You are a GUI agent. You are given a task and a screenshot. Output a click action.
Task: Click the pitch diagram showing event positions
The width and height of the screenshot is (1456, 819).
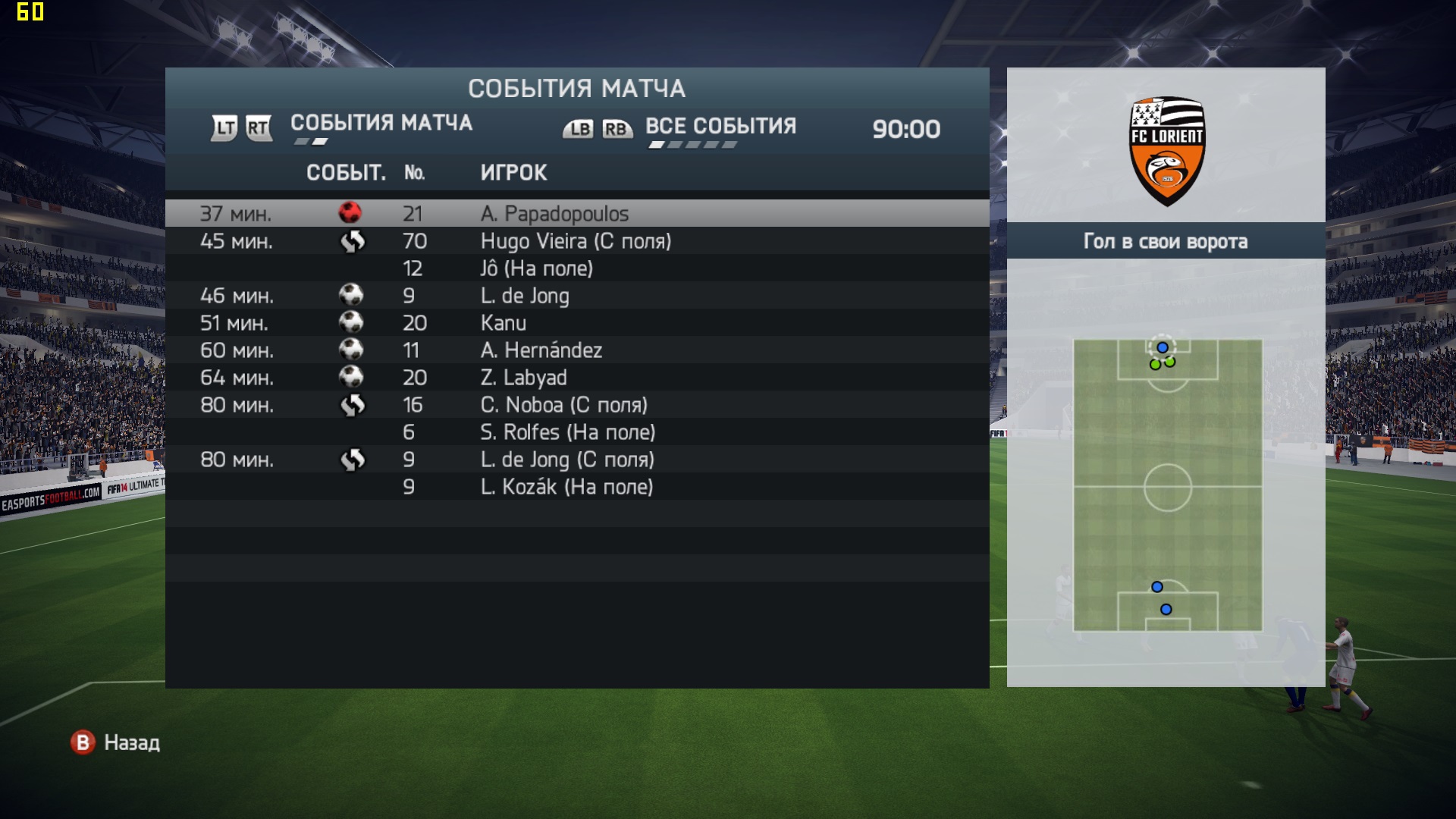pyautogui.click(x=1167, y=485)
